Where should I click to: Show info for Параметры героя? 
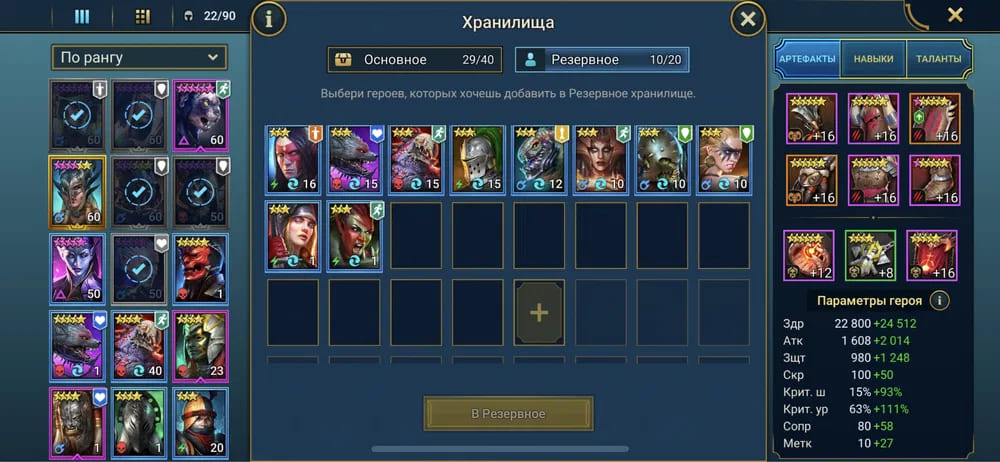(x=939, y=301)
